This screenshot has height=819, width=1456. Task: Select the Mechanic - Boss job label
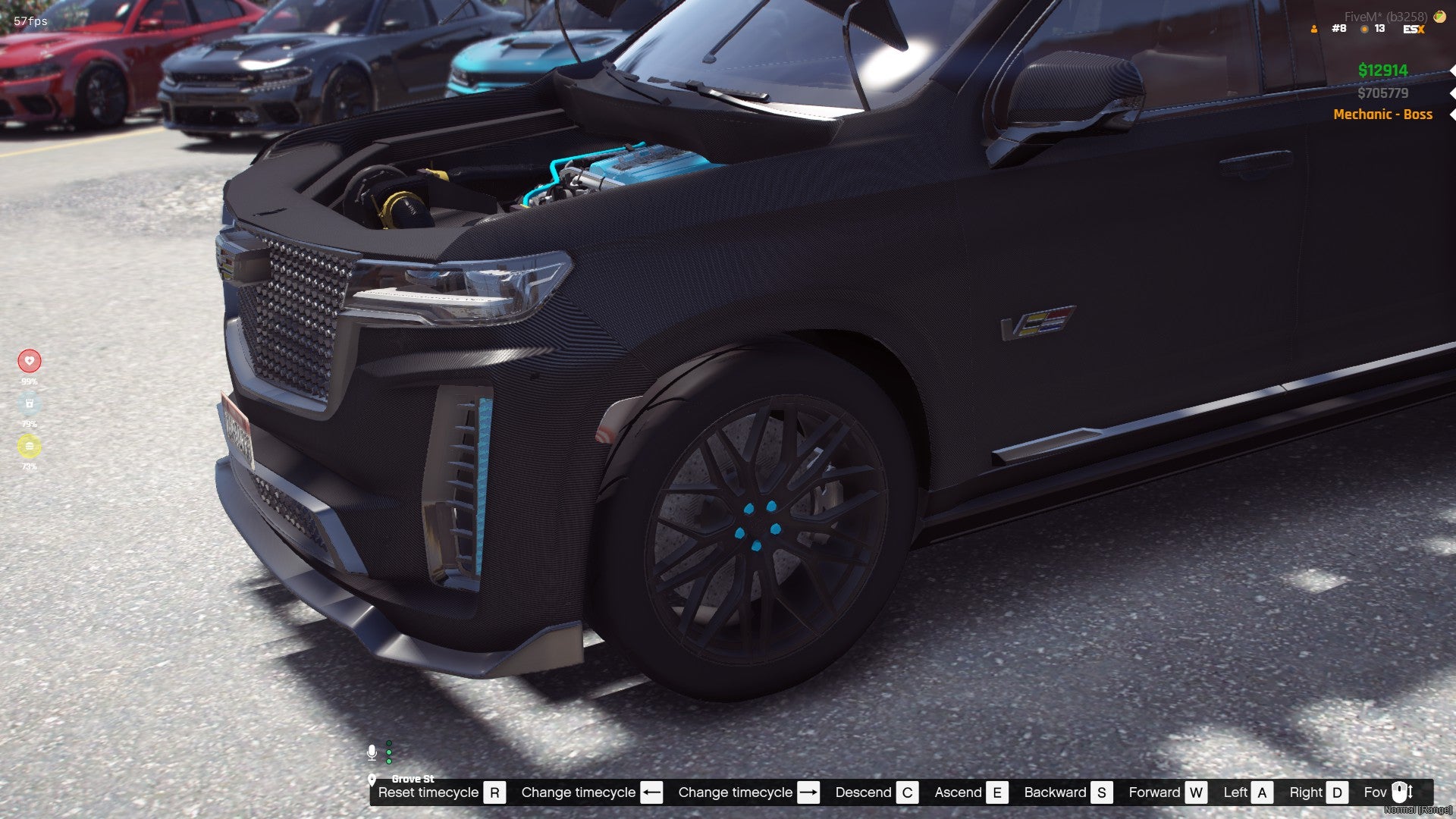tap(1382, 115)
